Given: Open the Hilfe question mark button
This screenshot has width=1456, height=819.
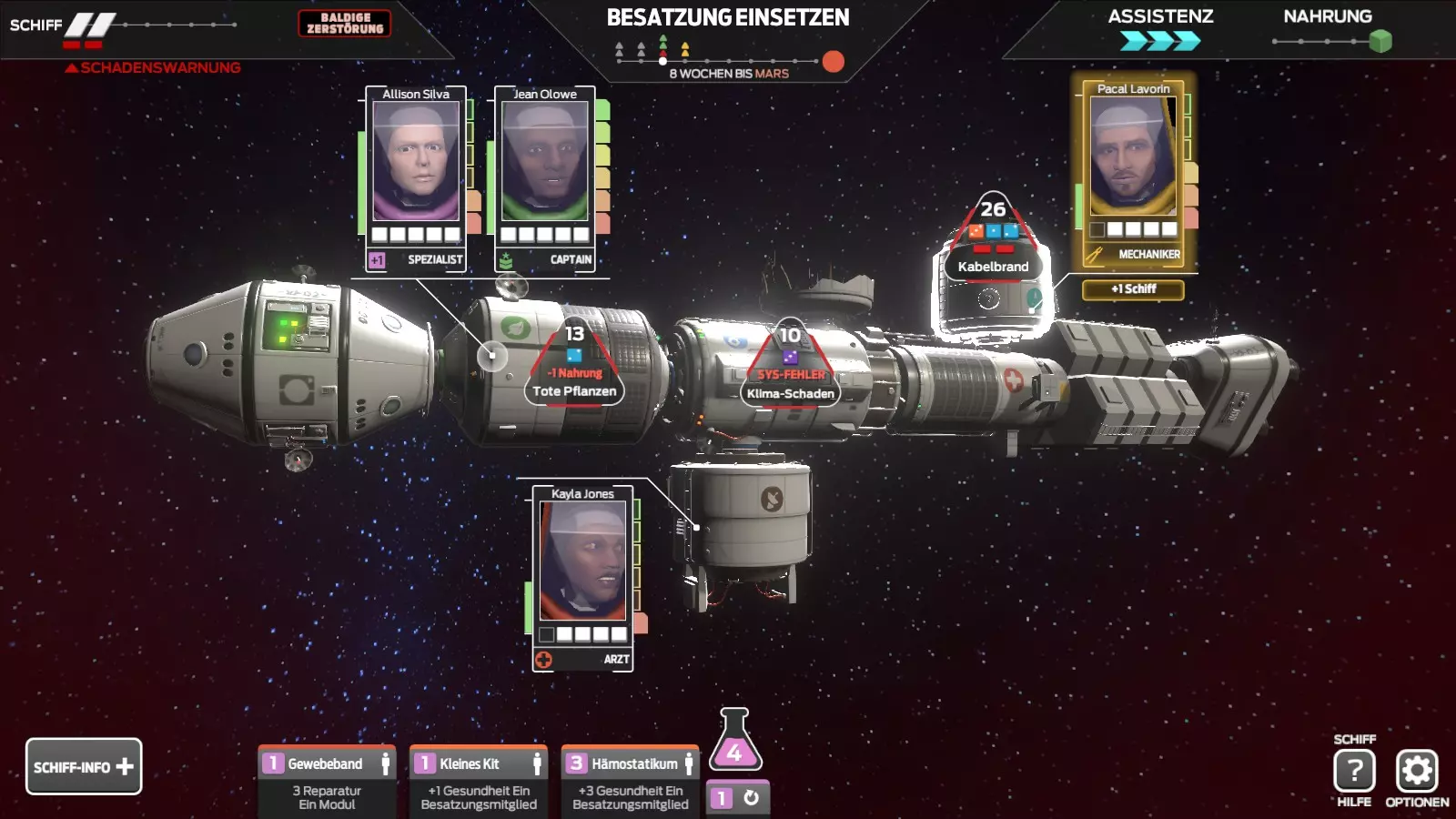Looking at the screenshot, I should (x=1354, y=772).
